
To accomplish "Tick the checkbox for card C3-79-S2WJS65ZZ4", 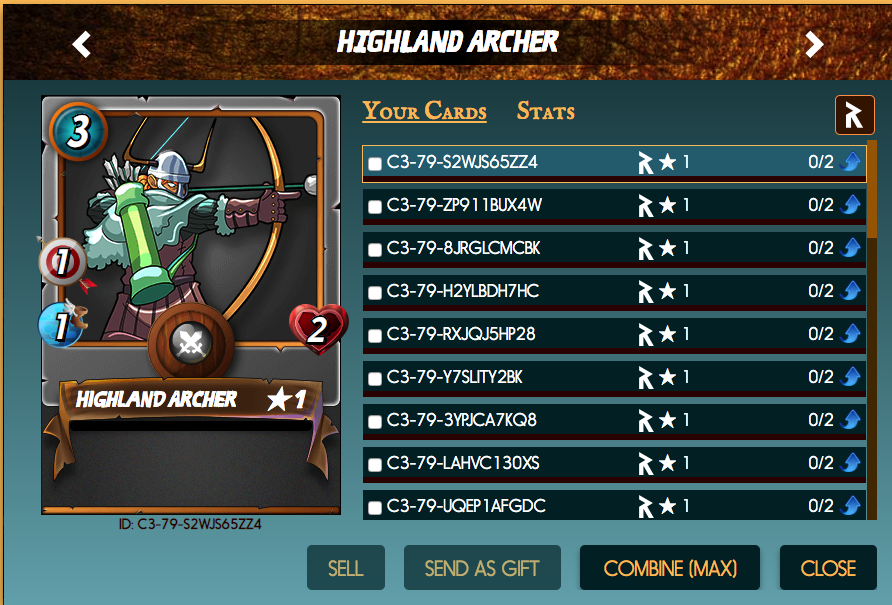I will click(x=375, y=164).
